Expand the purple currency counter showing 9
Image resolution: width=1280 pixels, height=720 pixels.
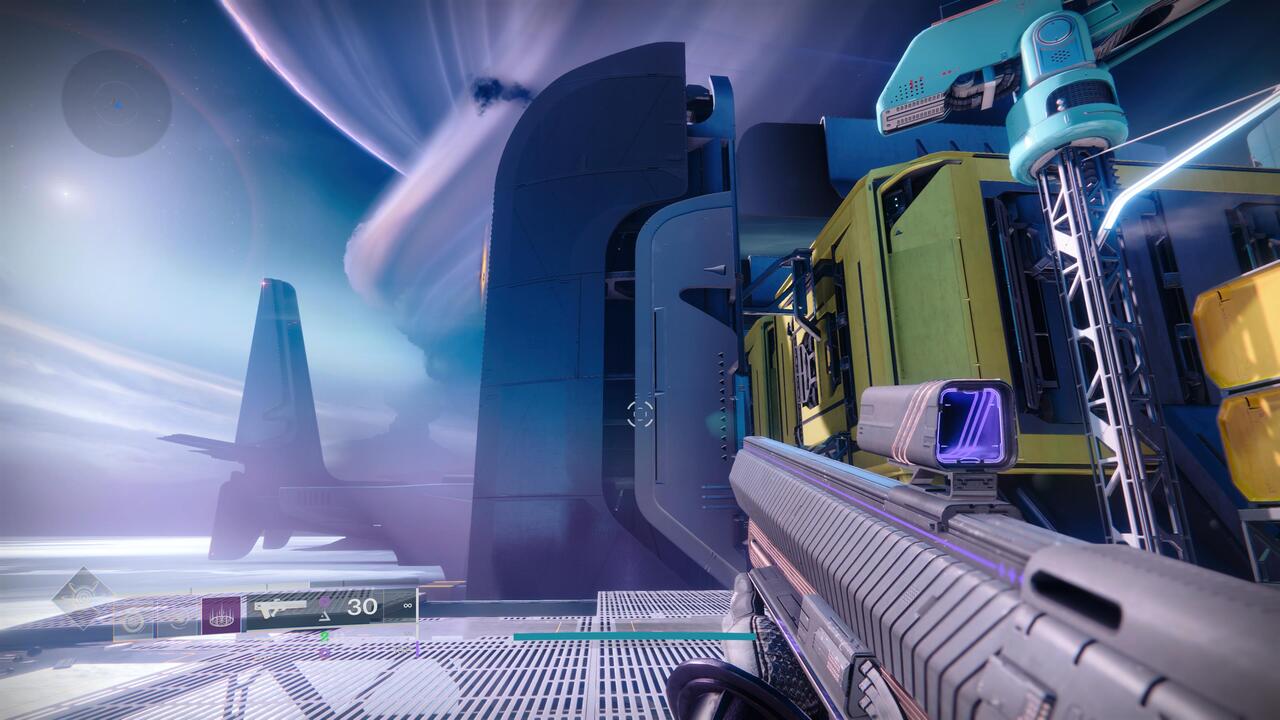325,652
